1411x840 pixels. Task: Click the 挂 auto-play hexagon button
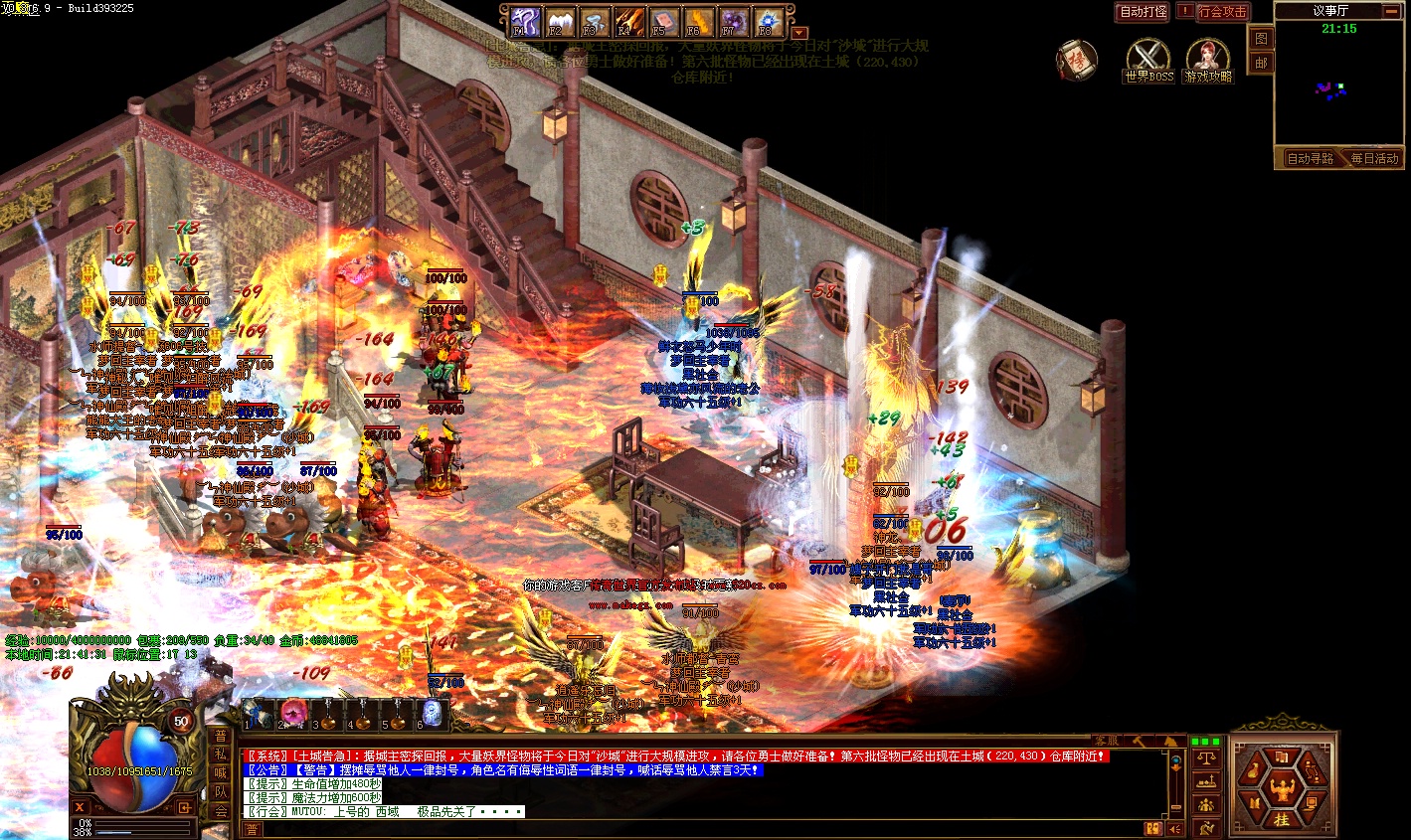(1282, 818)
